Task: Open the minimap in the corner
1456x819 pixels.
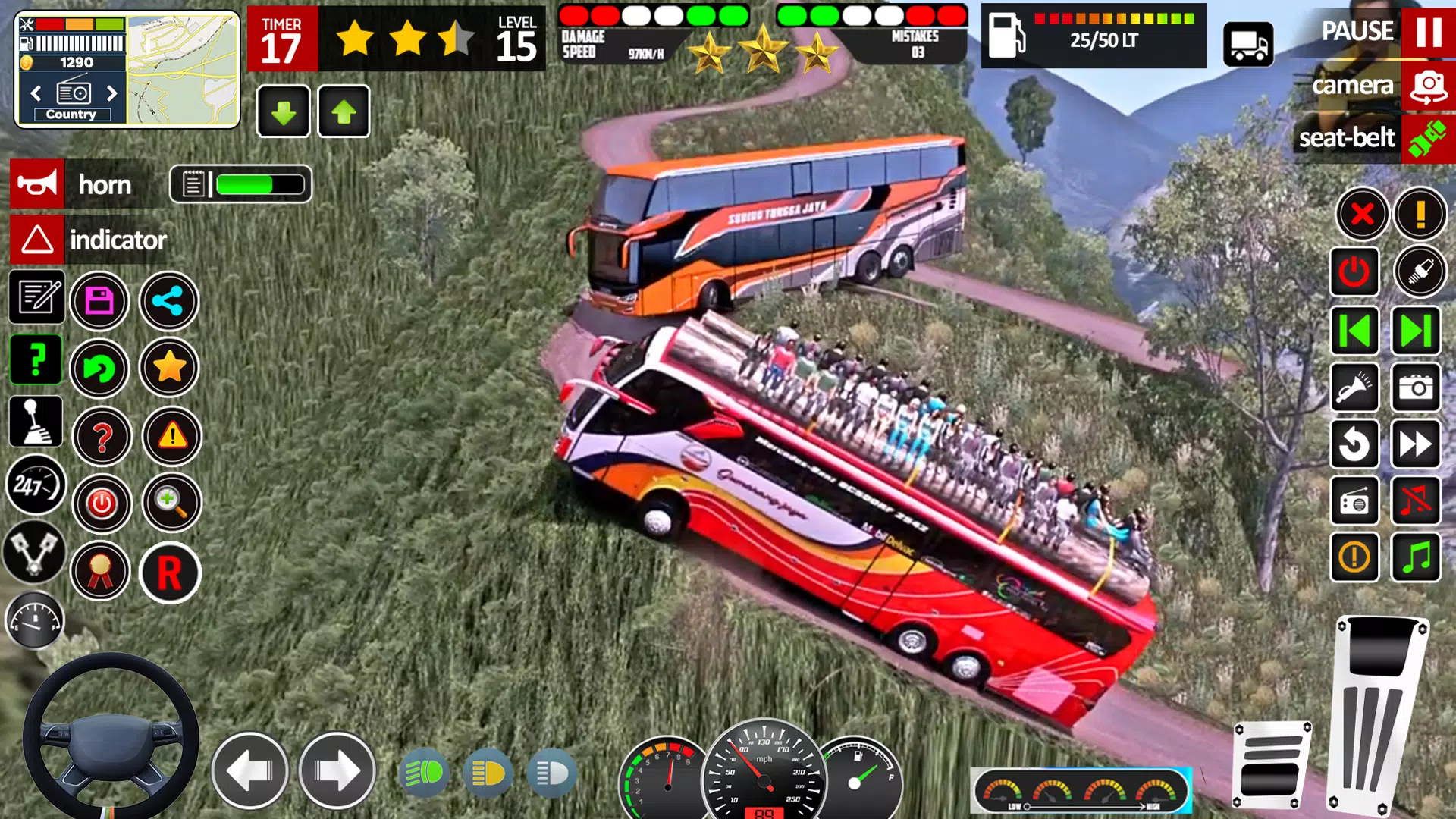Action: (182, 70)
